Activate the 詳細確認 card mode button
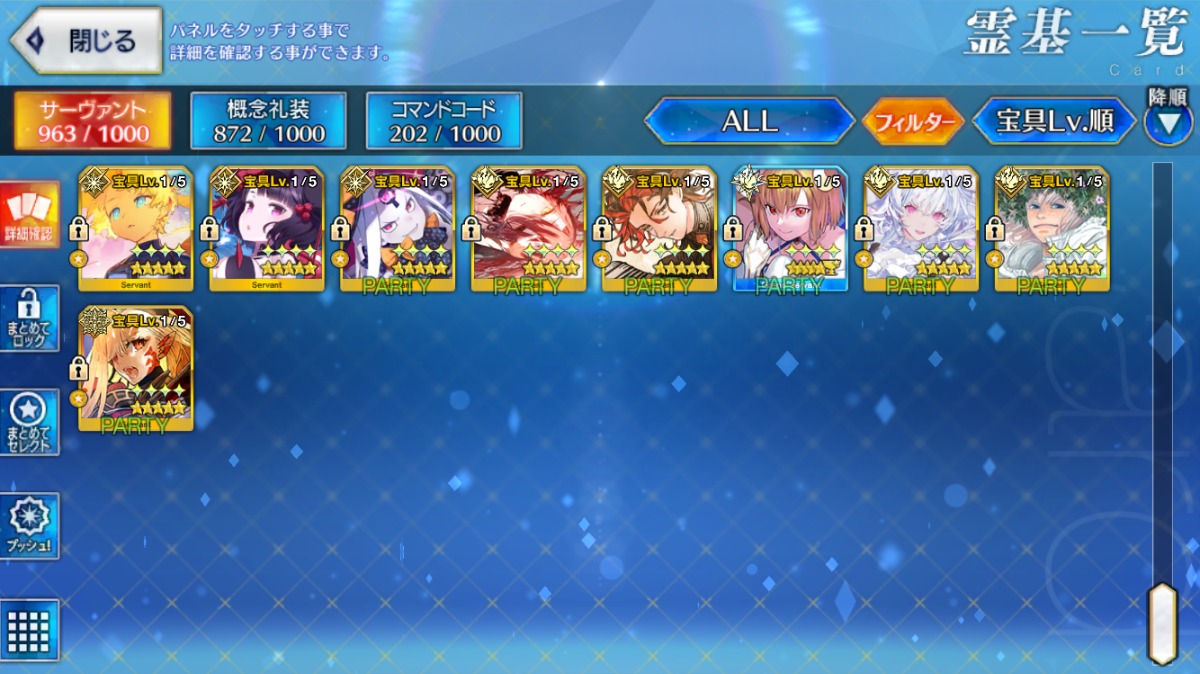1200x674 pixels. click(30, 214)
